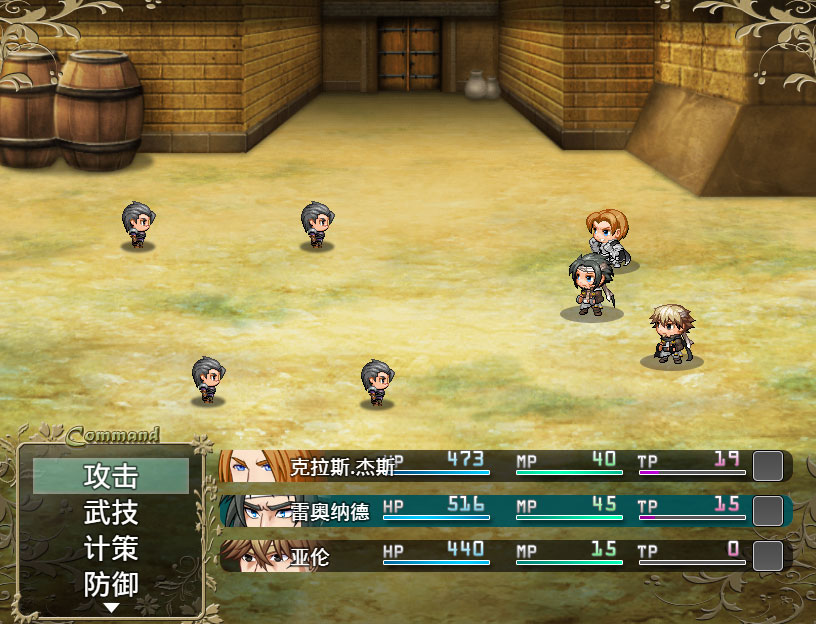Image resolution: width=816 pixels, height=624 pixels.
Task: Open the 计策 command
Action: point(111,549)
